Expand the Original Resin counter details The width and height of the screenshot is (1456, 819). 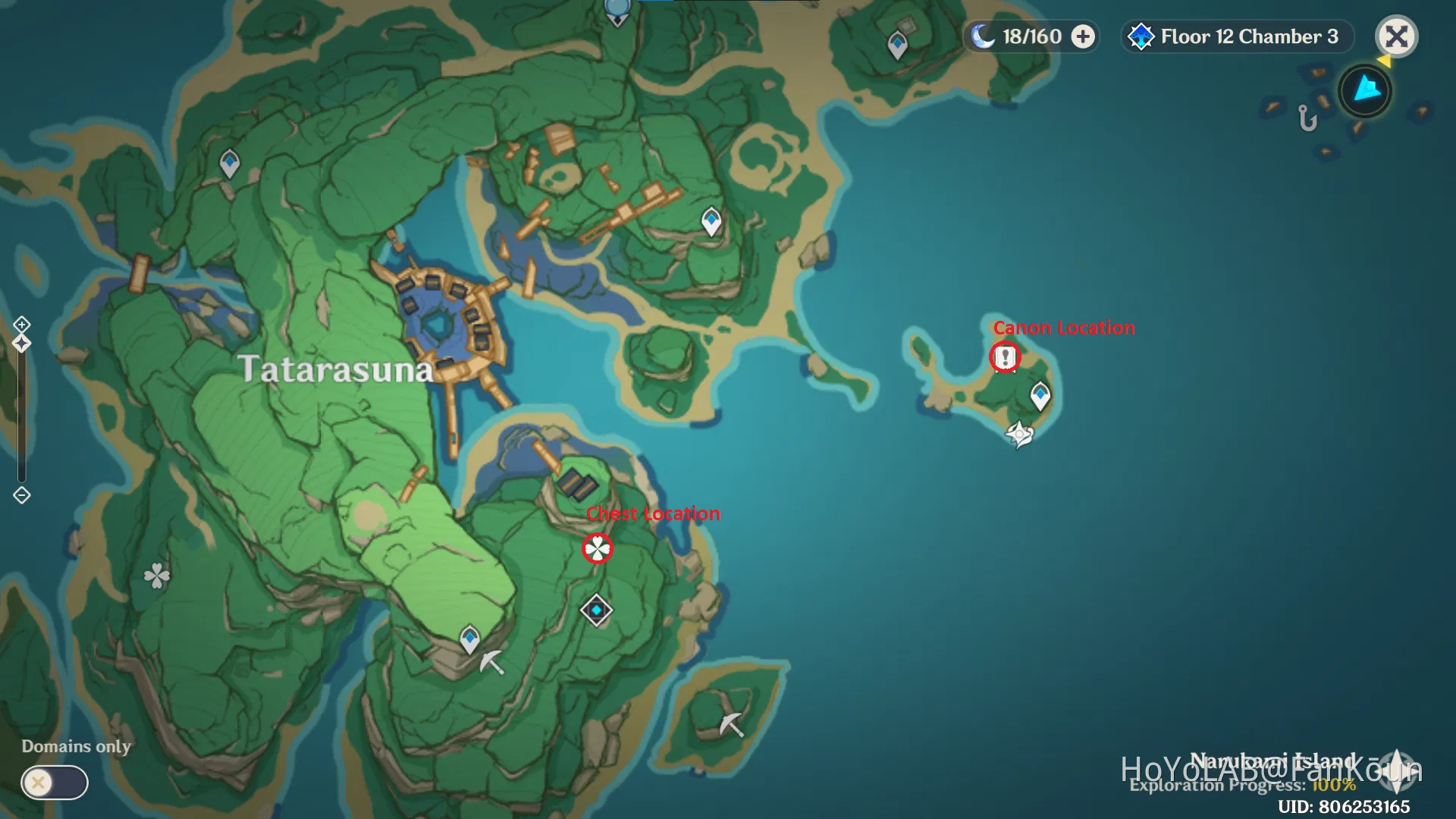1083,36
